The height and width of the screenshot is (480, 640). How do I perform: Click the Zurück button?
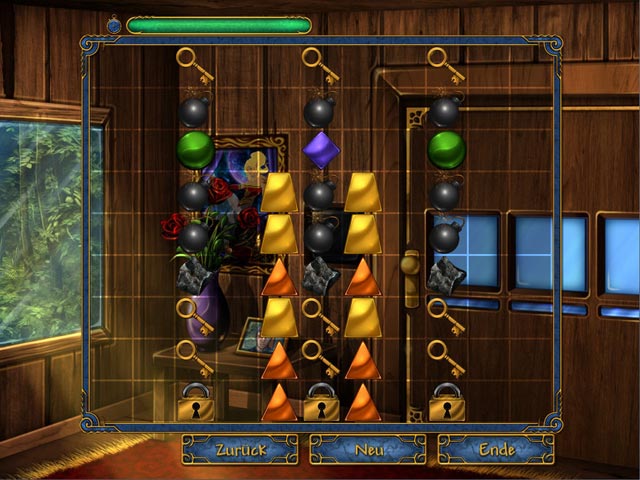[240, 449]
